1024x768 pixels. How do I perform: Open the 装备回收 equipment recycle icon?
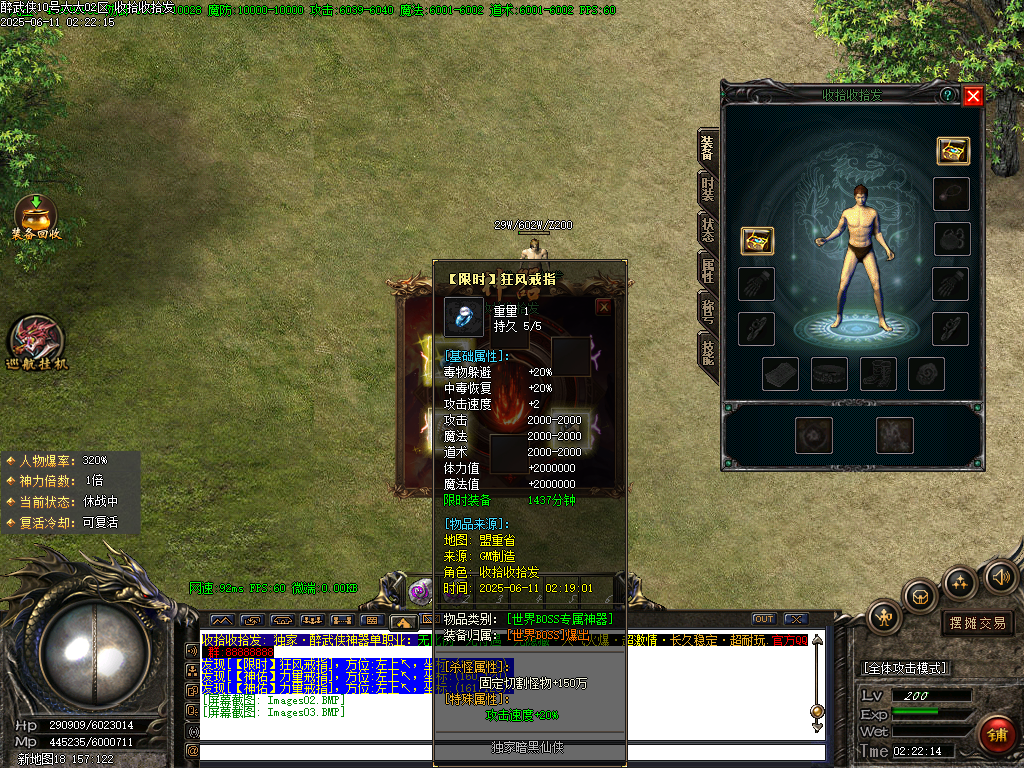coord(36,217)
